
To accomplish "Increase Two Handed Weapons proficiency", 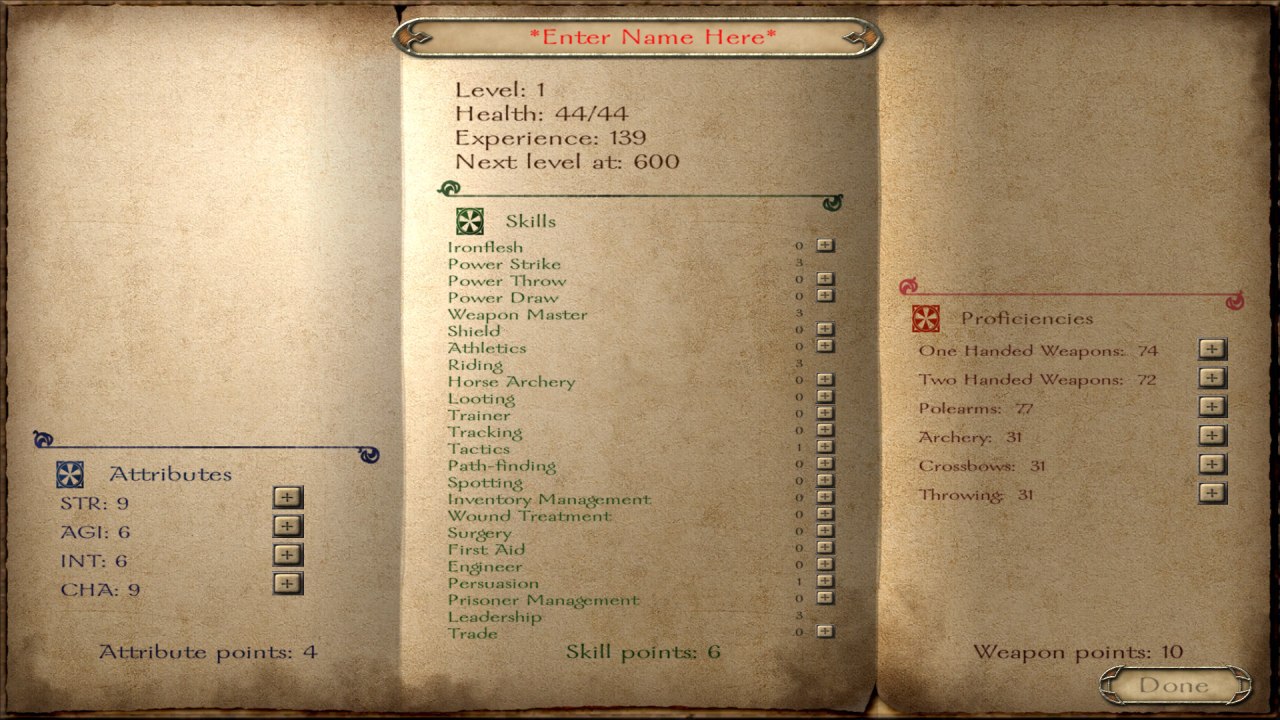I will coord(1212,378).
